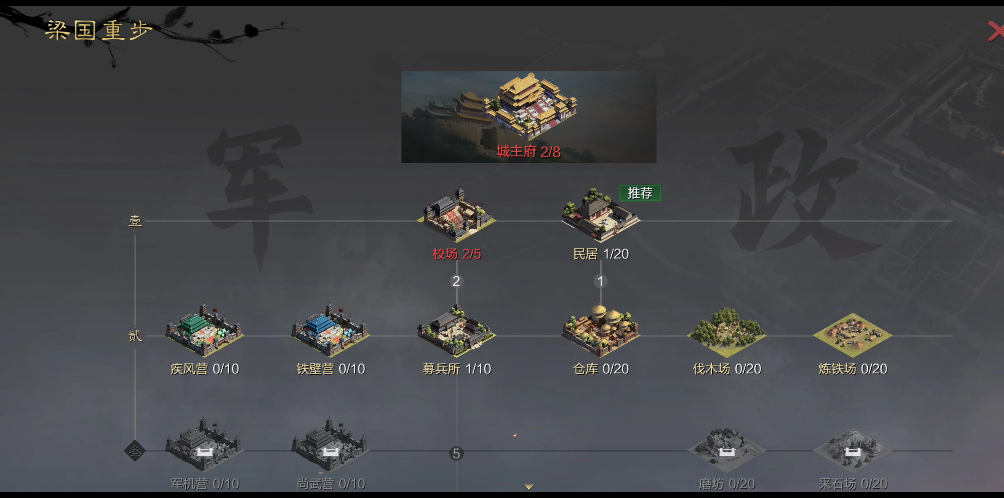Select the 仓库 warehouse building
The height and width of the screenshot is (498, 1004).
[x=600, y=334]
